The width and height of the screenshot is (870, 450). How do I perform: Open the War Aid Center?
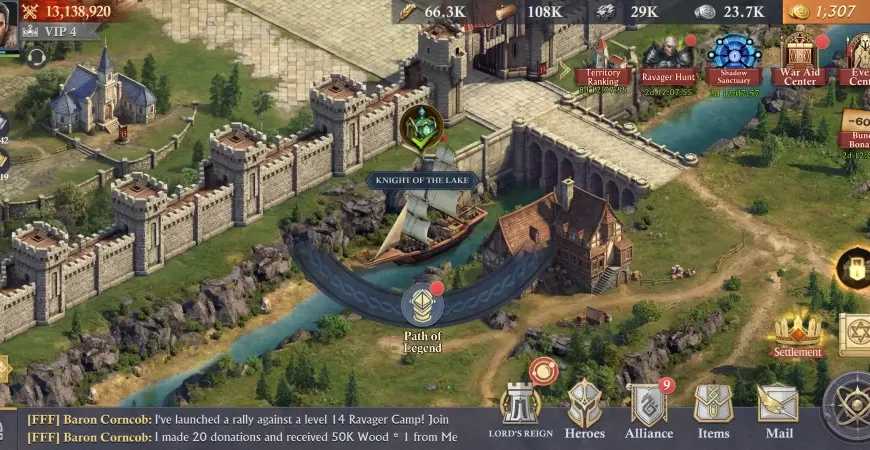point(799,58)
